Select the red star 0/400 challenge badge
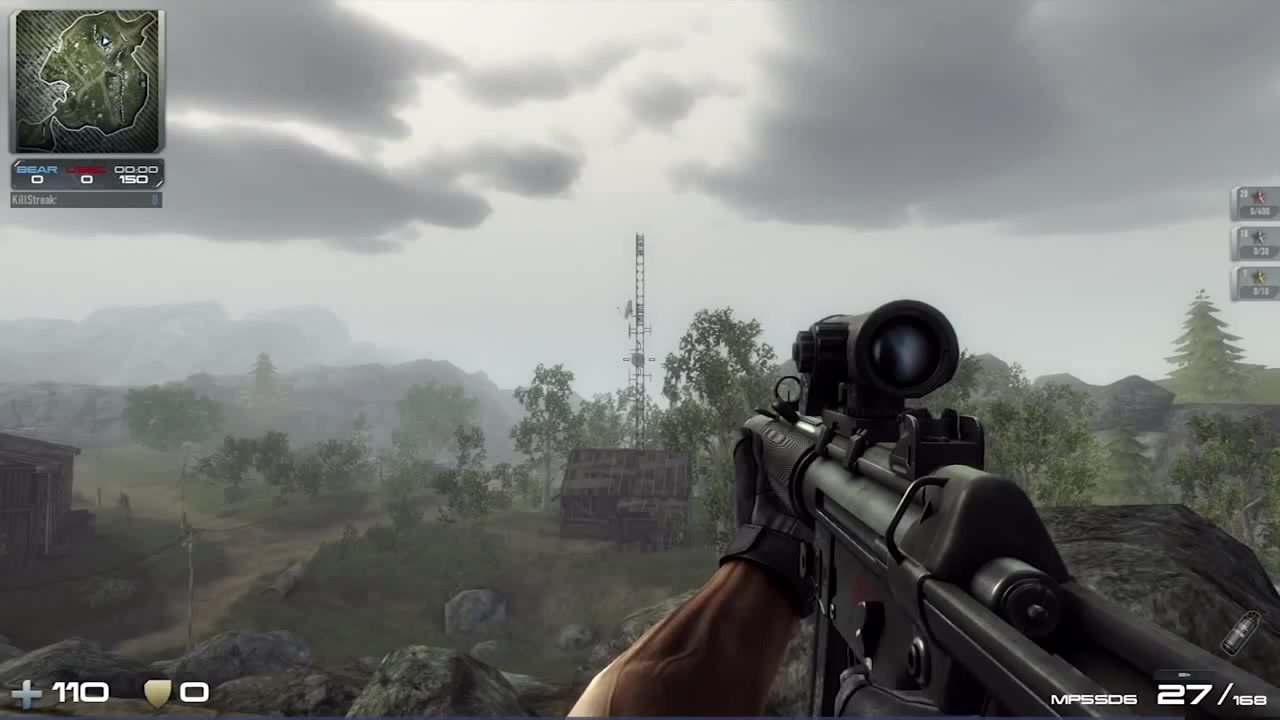Image resolution: width=1280 pixels, height=720 pixels. pyautogui.click(x=1255, y=203)
